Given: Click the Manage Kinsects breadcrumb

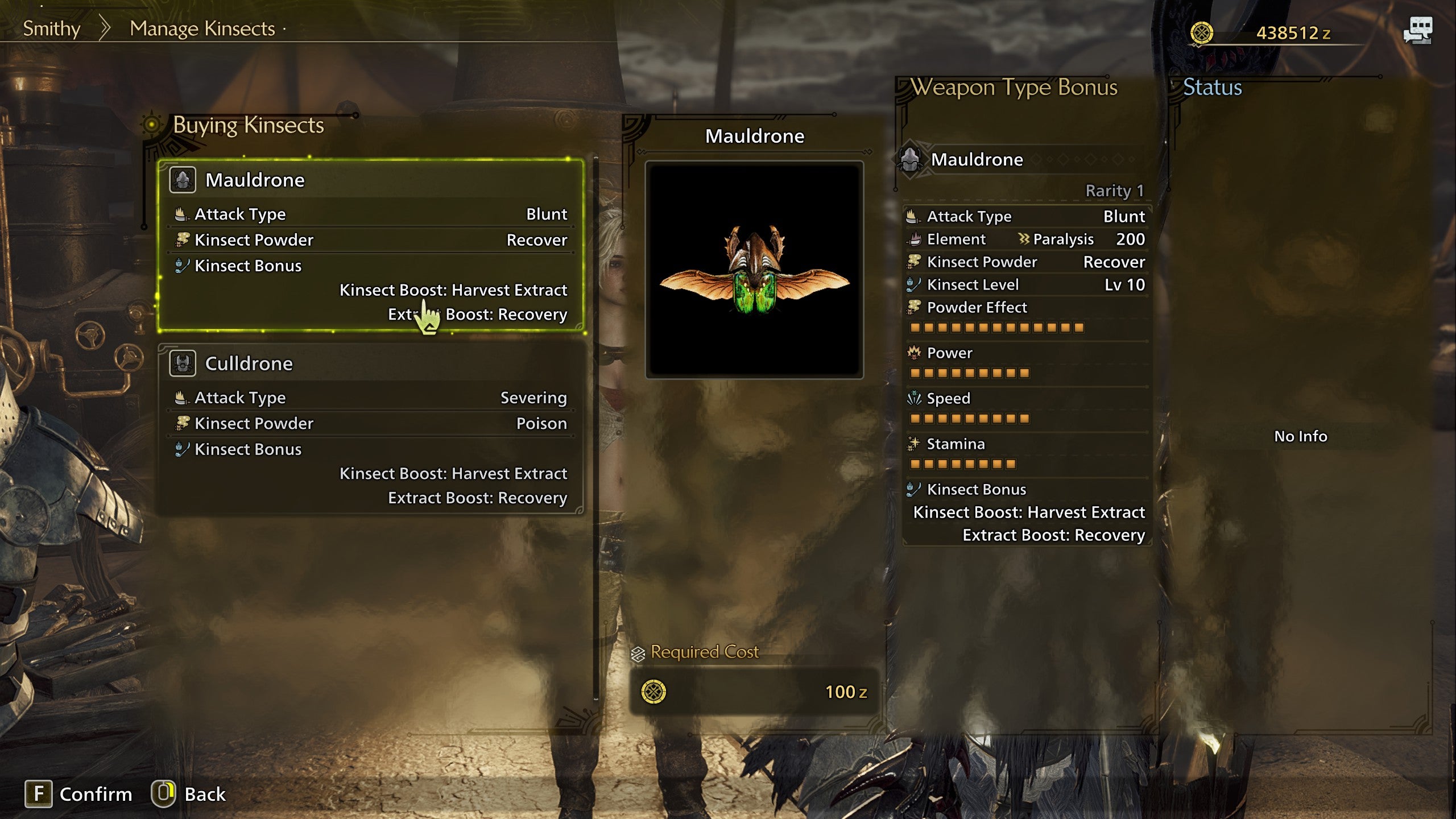Looking at the screenshot, I should point(202,28).
